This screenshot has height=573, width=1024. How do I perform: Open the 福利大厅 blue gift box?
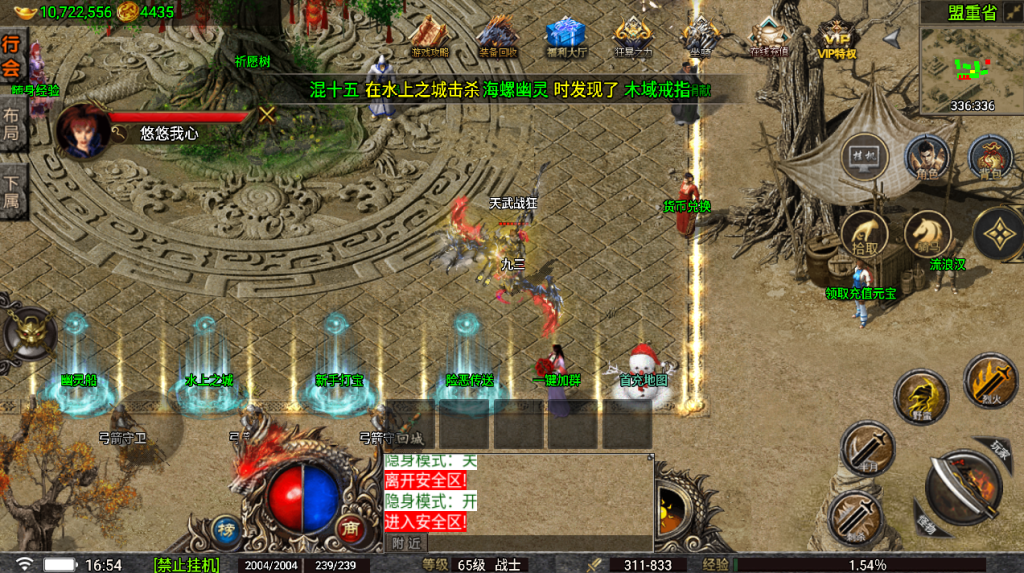[566, 37]
